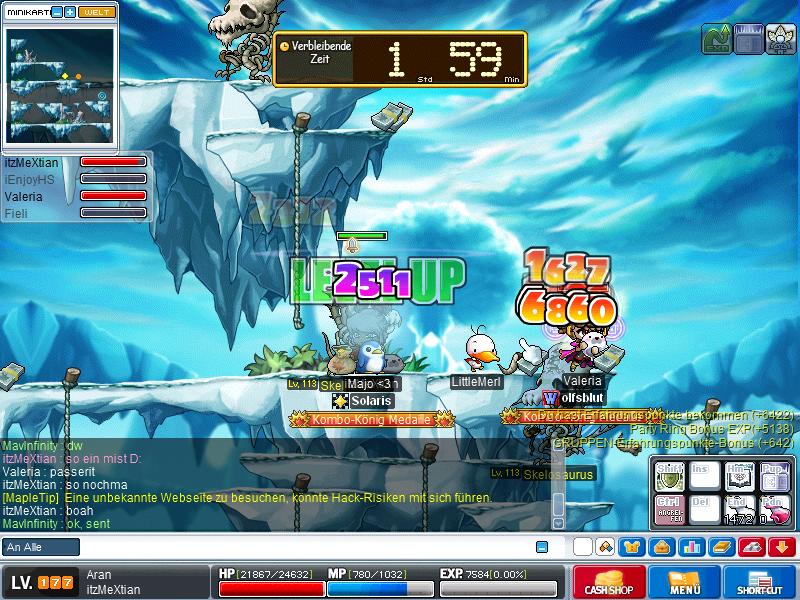
Task: Use the End slot item with 1472 count
Action: 739,507
